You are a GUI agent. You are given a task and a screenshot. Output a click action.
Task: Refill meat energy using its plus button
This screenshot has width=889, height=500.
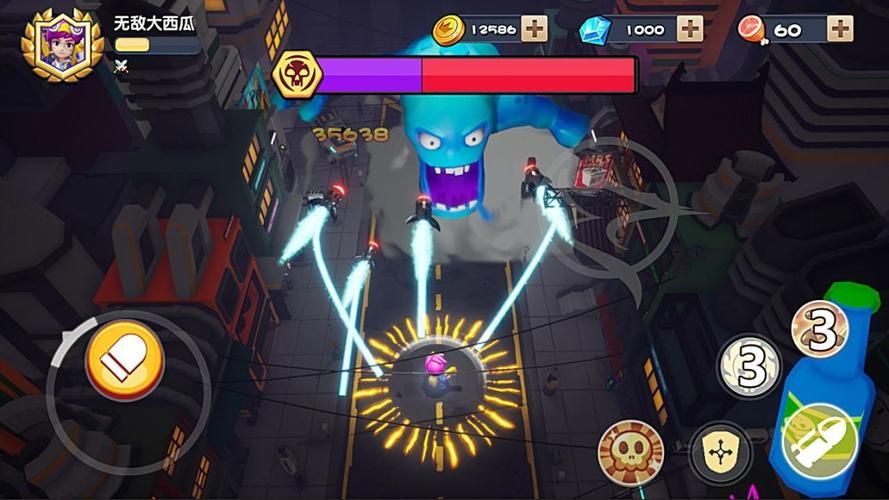(840, 29)
